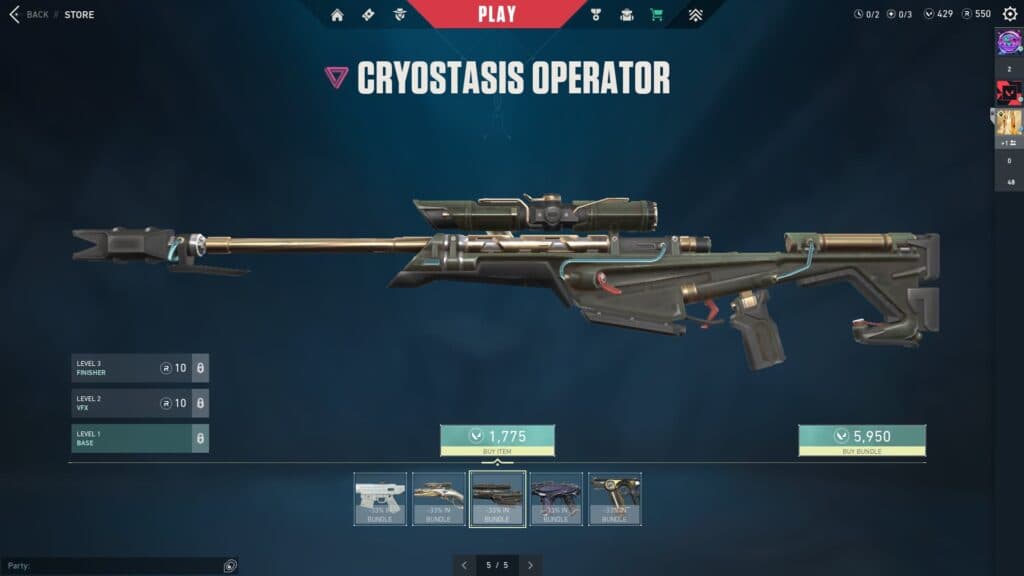Click the Party chat input field
1024x576 pixels.
[x=115, y=566]
